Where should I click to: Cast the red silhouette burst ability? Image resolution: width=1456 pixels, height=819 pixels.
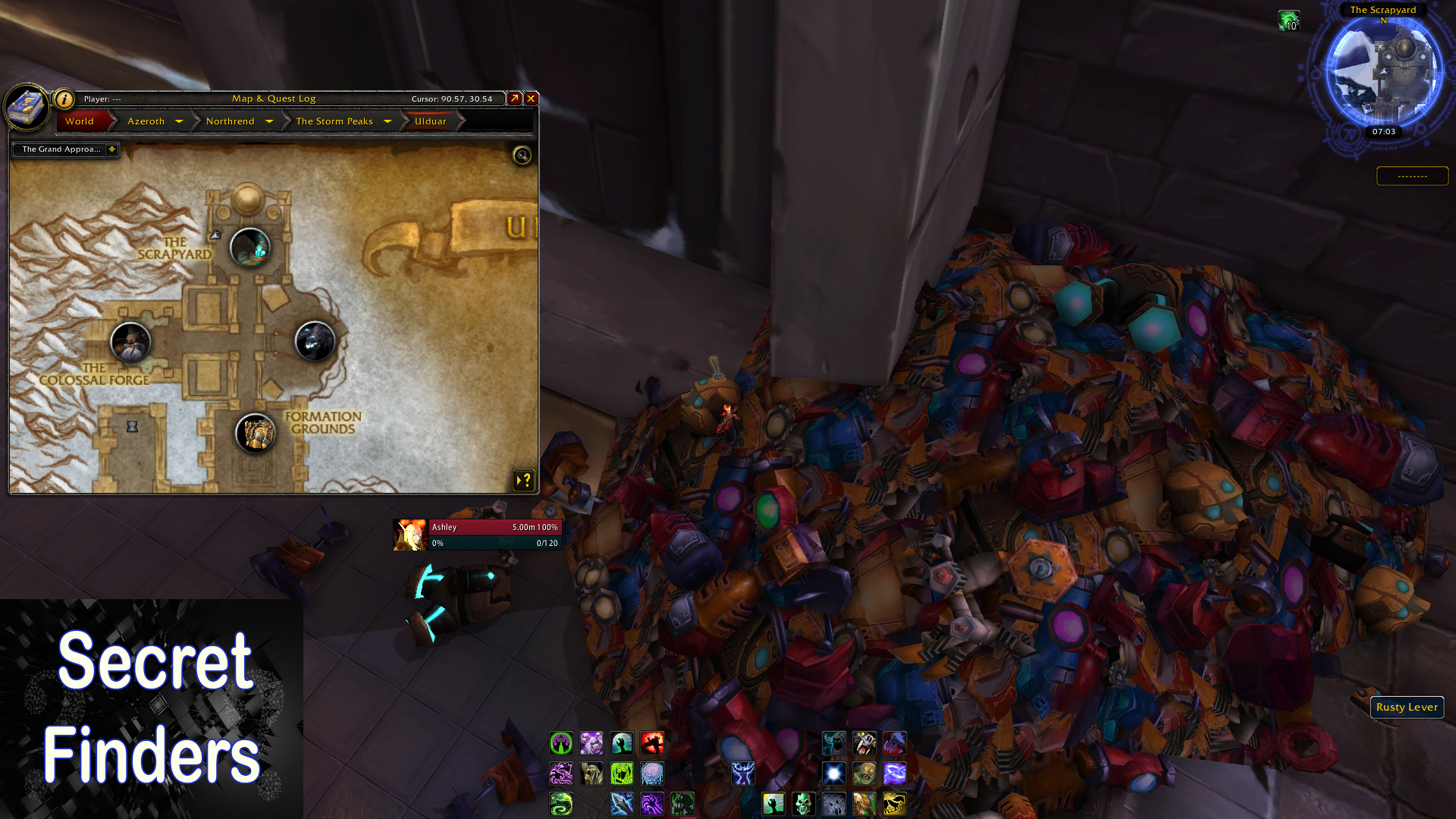click(651, 742)
